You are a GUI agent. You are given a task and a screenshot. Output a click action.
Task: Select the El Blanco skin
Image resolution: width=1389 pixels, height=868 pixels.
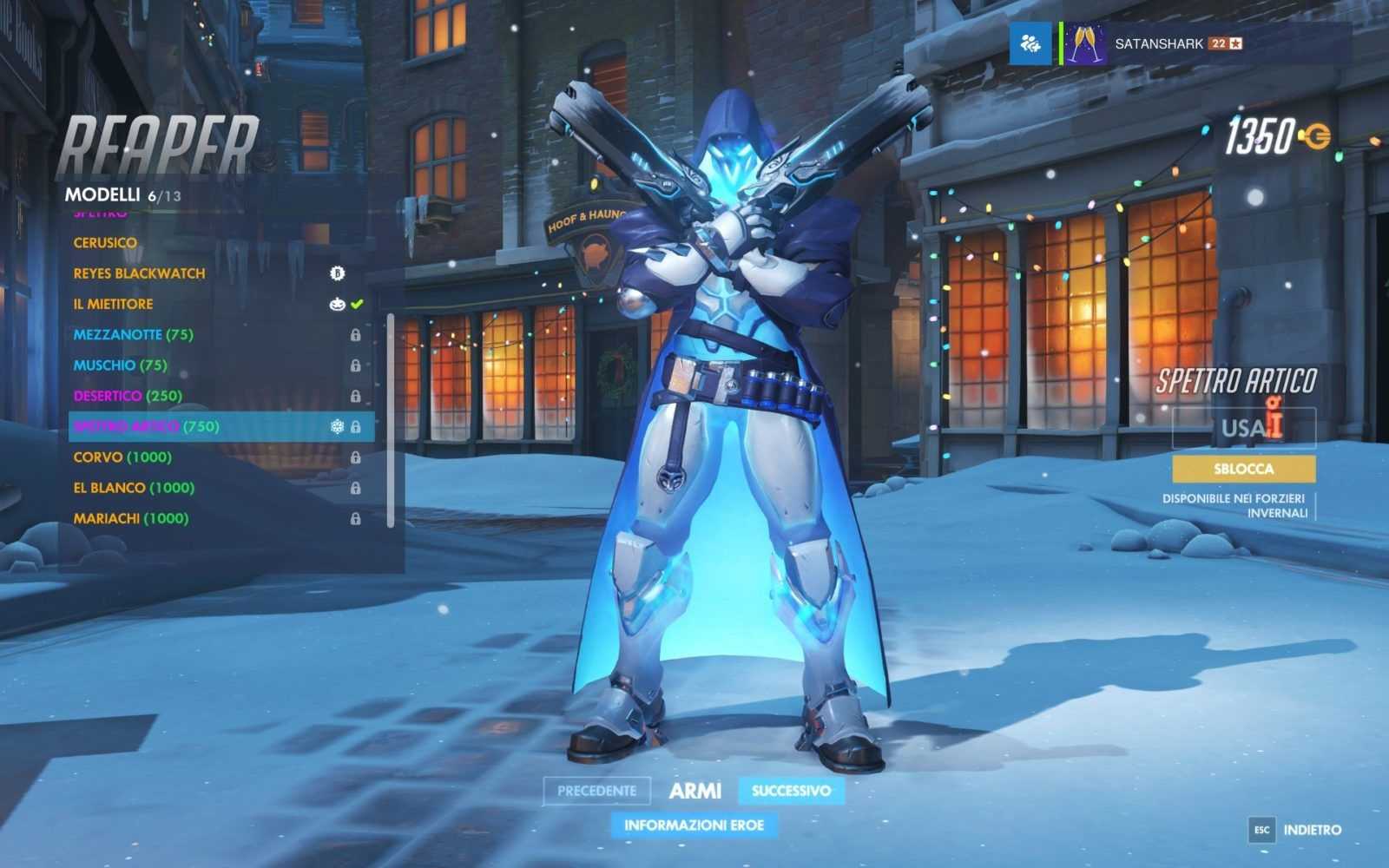pyautogui.click(x=134, y=488)
